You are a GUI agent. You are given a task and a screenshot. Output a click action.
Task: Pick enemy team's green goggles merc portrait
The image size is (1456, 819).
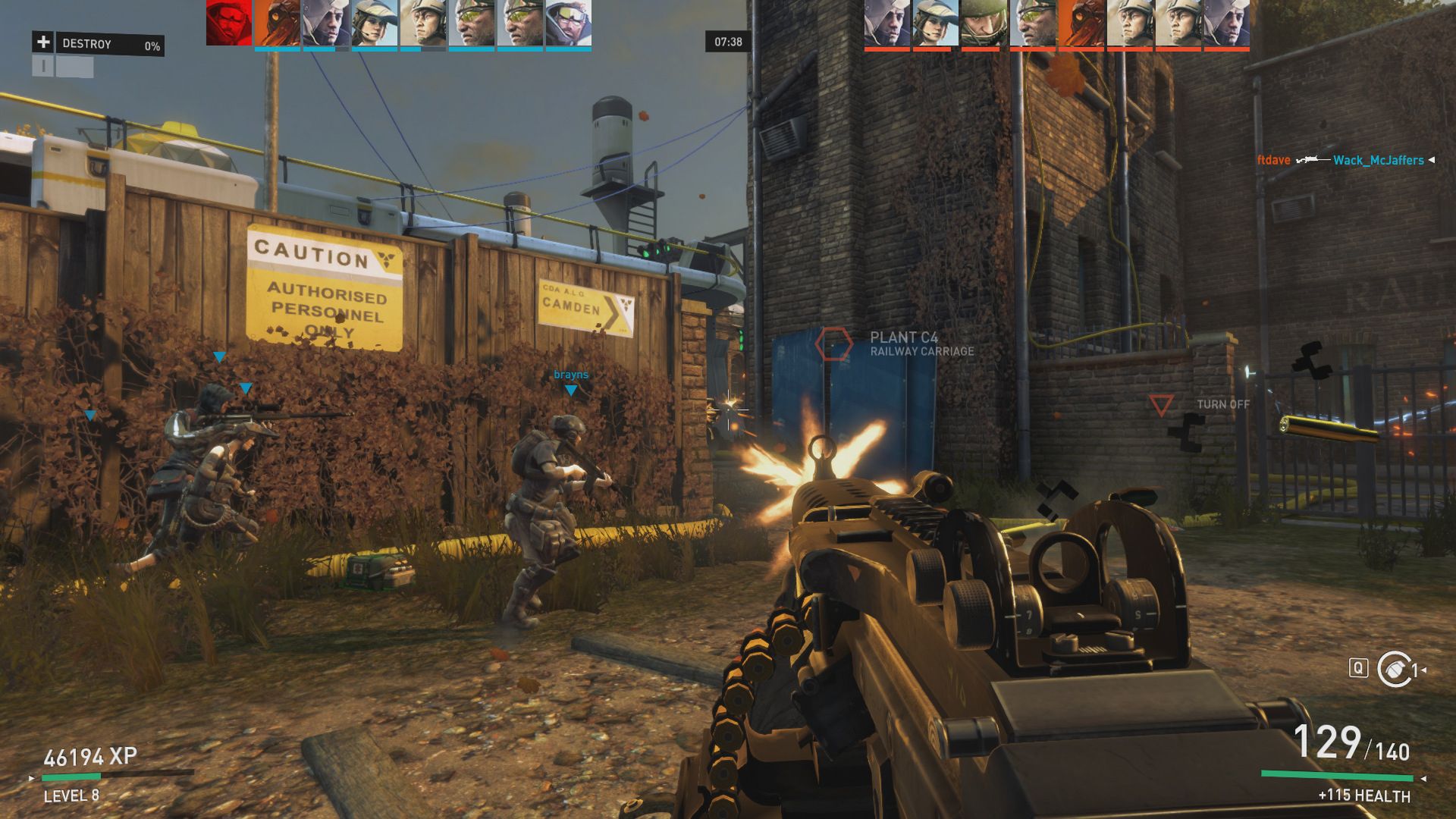coord(1033,23)
